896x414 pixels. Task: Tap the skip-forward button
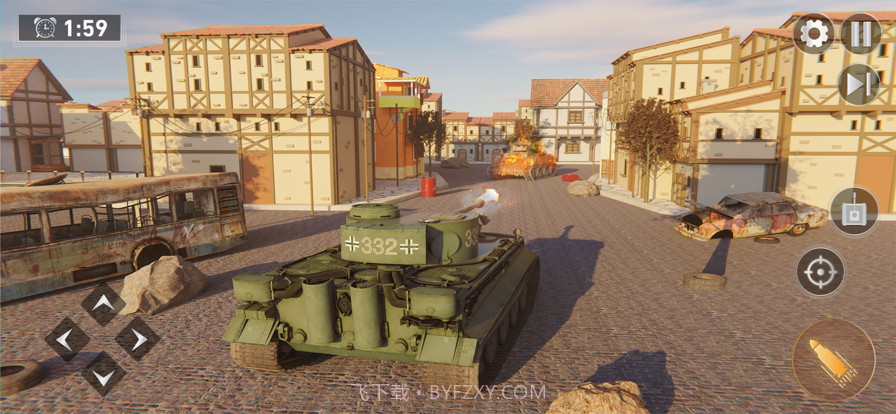point(858,84)
